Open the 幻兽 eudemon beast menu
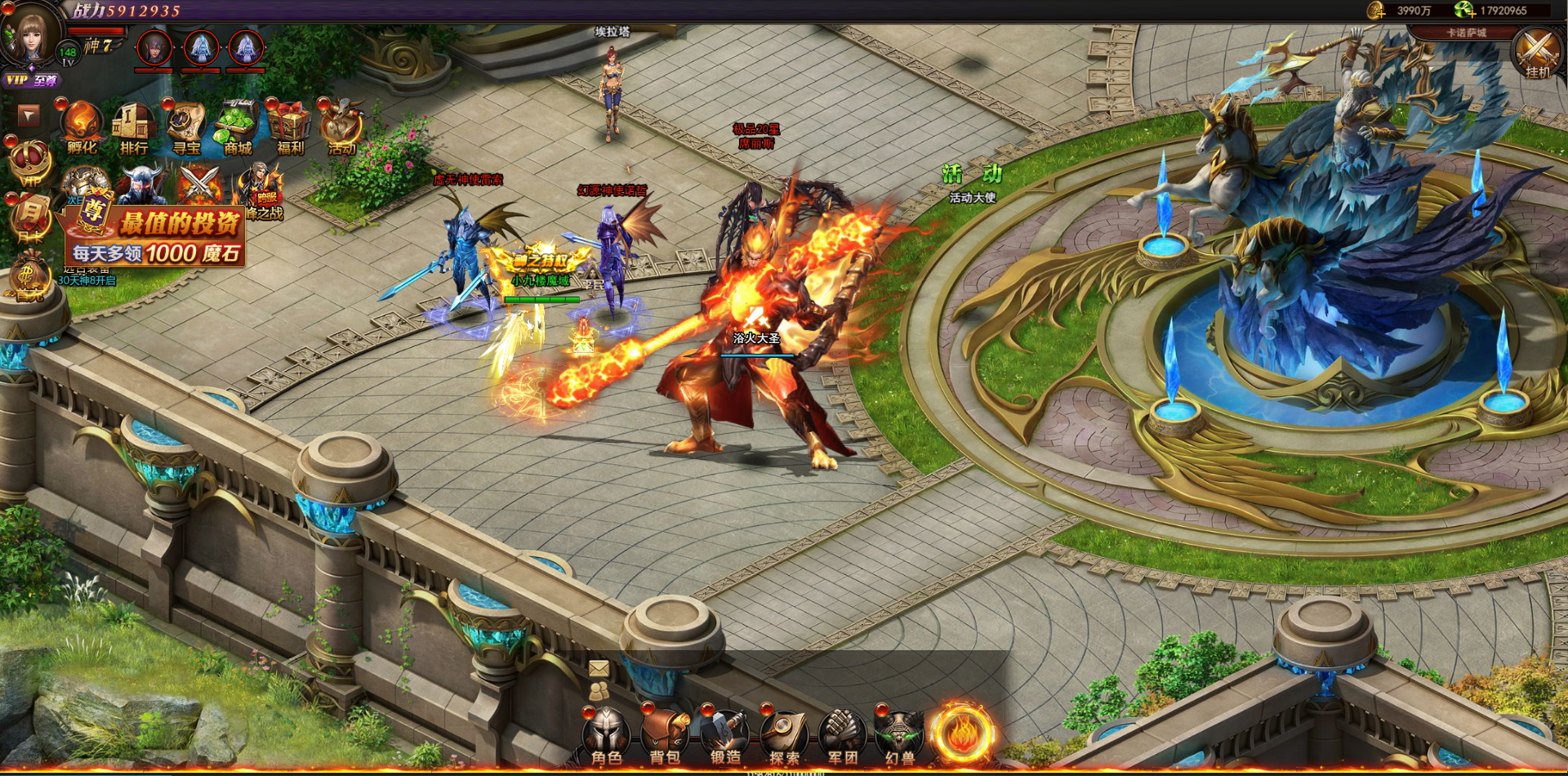The width and height of the screenshot is (1568, 776). (x=900, y=734)
